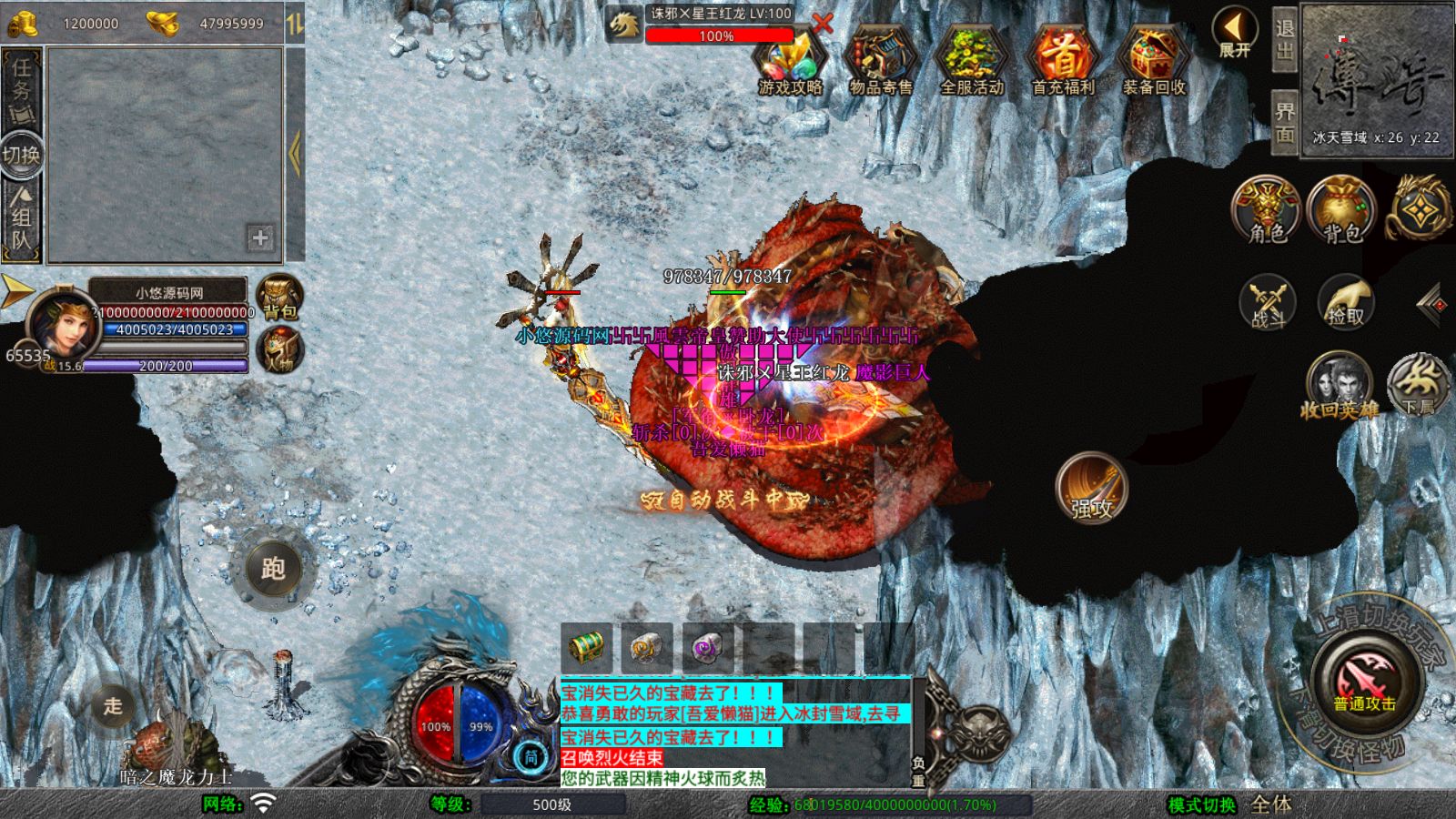
Task: Open the 背包 bag beside 角色
Action: [x=1342, y=210]
